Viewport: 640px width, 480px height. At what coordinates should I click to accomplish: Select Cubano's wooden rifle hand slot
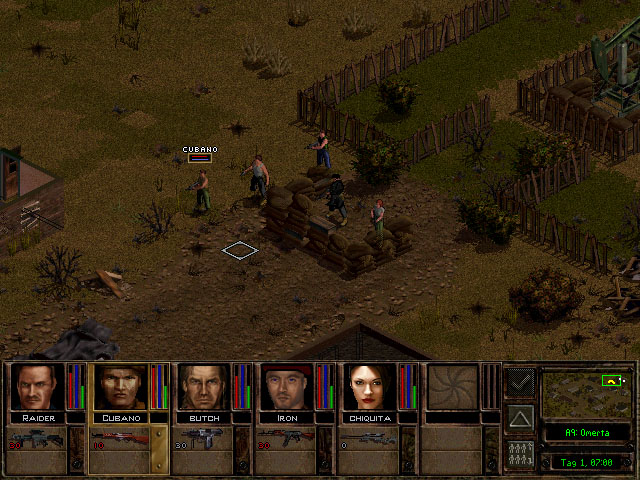point(120,438)
